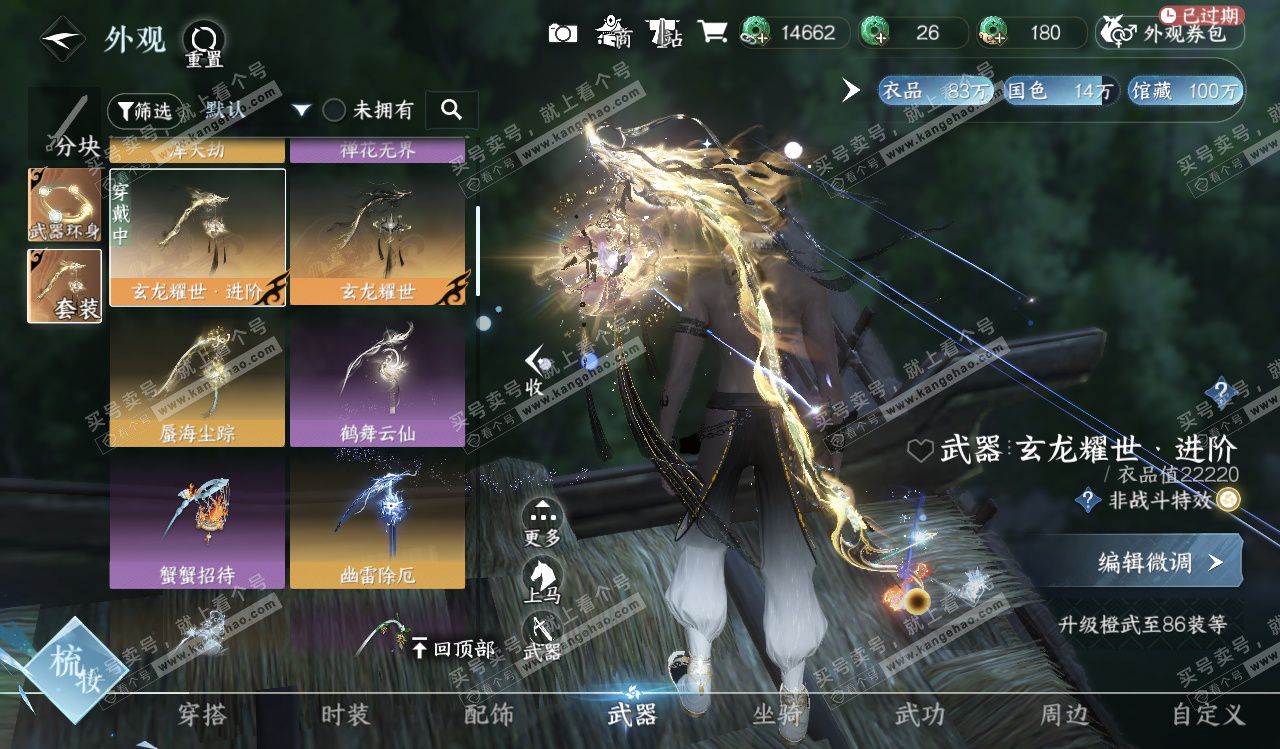Open the shopping cart icon
Viewport: 1280px width, 749px height.
click(x=712, y=33)
